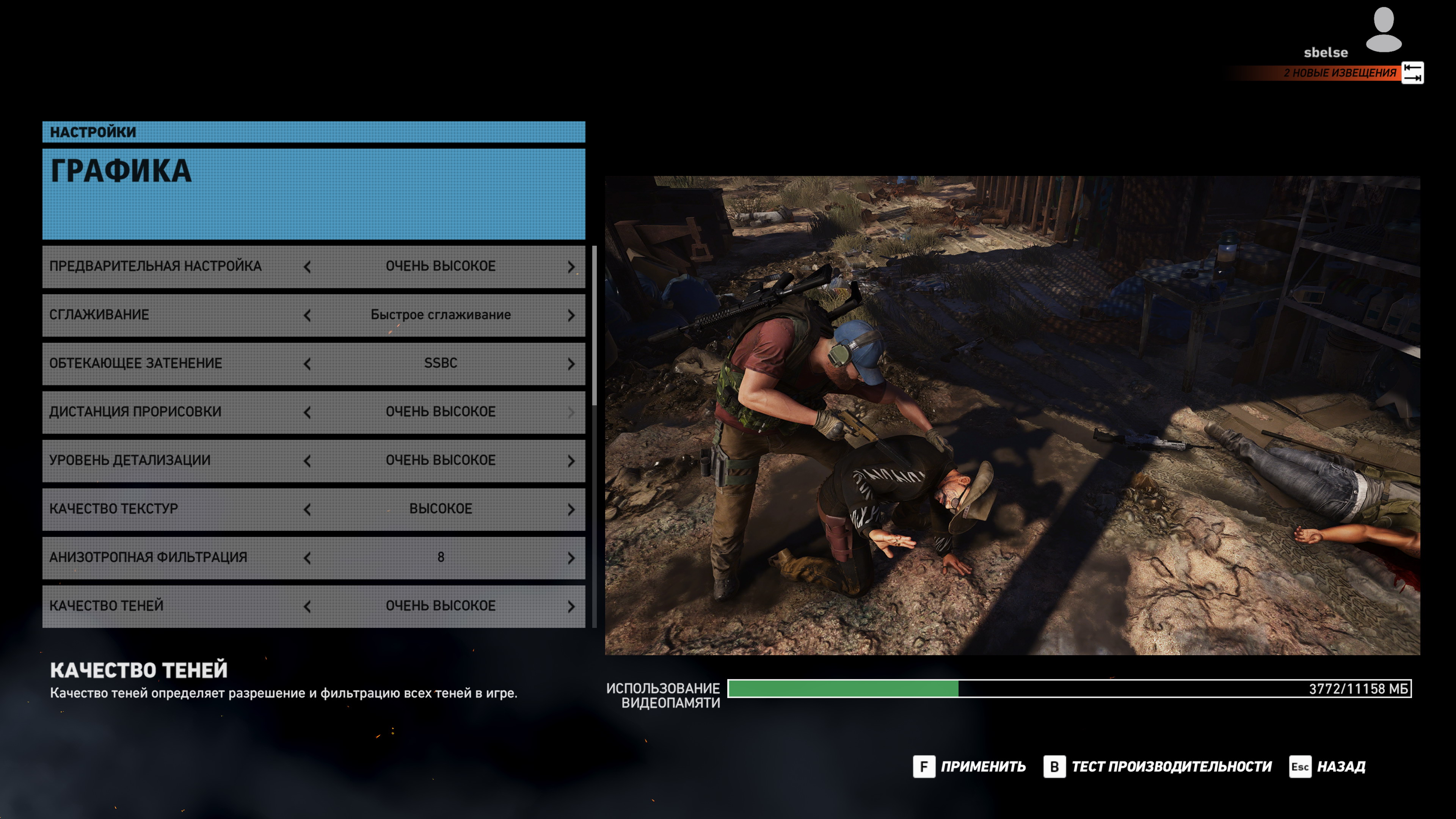Raise the Уровень детализации setting
This screenshot has height=819, width=1456.
[x=571, y=461]
